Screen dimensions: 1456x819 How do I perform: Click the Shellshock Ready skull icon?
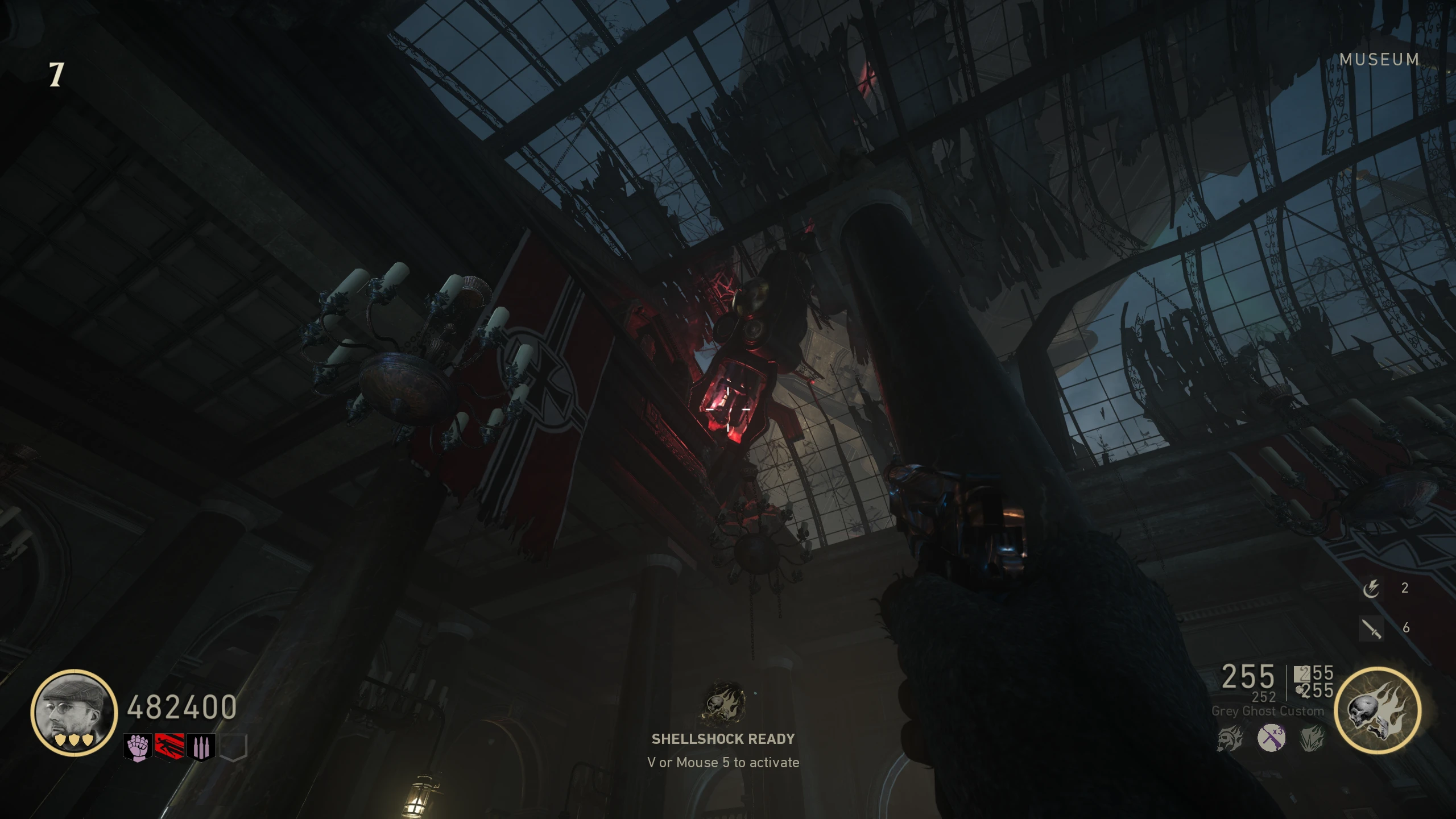(723, 704)
